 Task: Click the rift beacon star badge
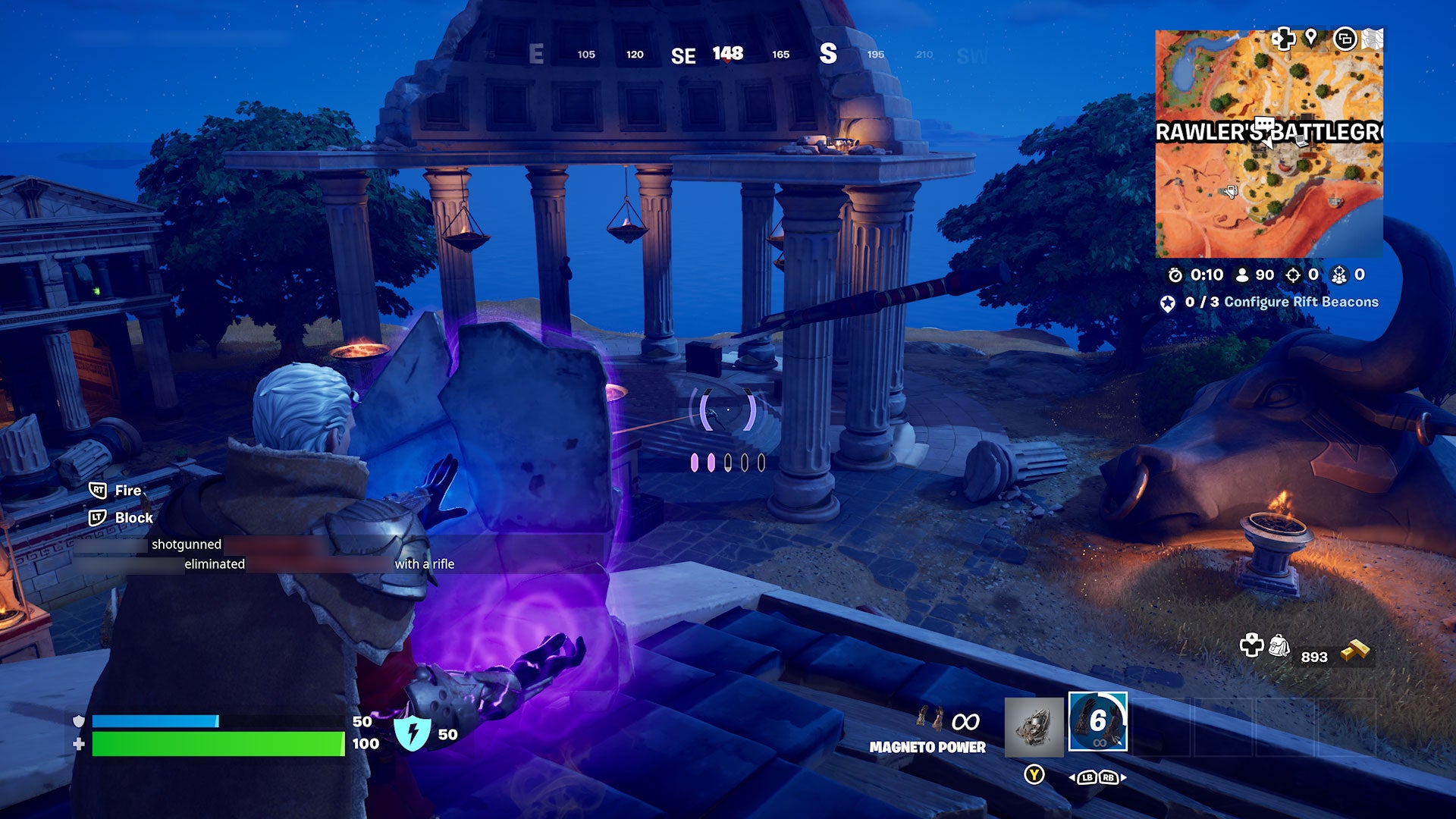[x=1168, y=304]
